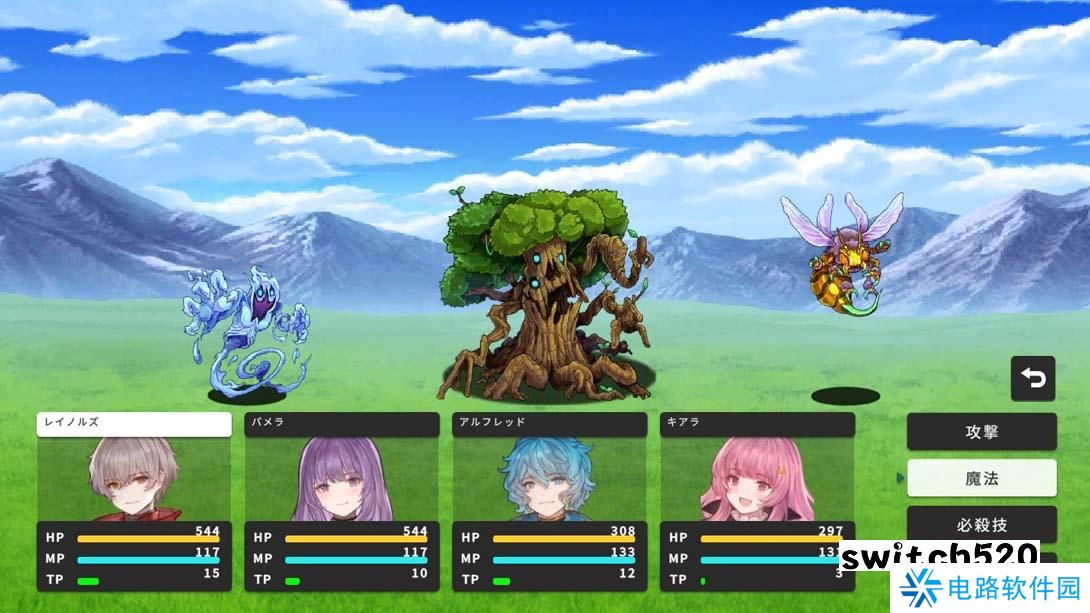
Task: Choose the 攻撃 attack command
Action: tap(981, 432)
